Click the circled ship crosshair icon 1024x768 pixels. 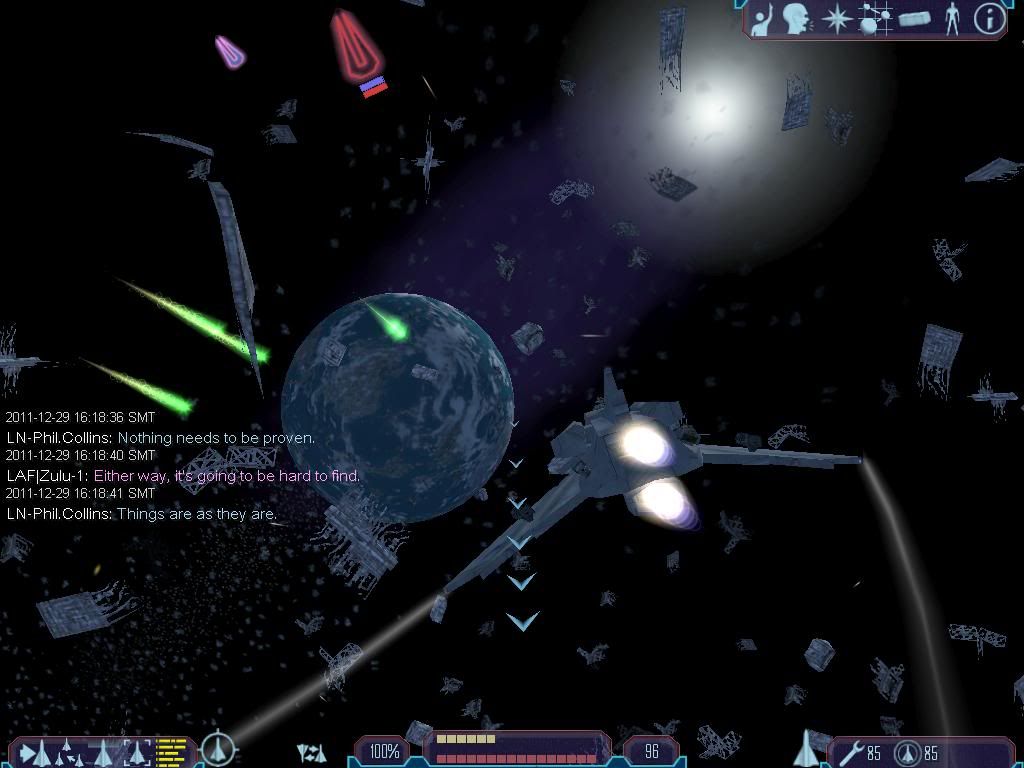pyautogui.click(x=217, y=749)
